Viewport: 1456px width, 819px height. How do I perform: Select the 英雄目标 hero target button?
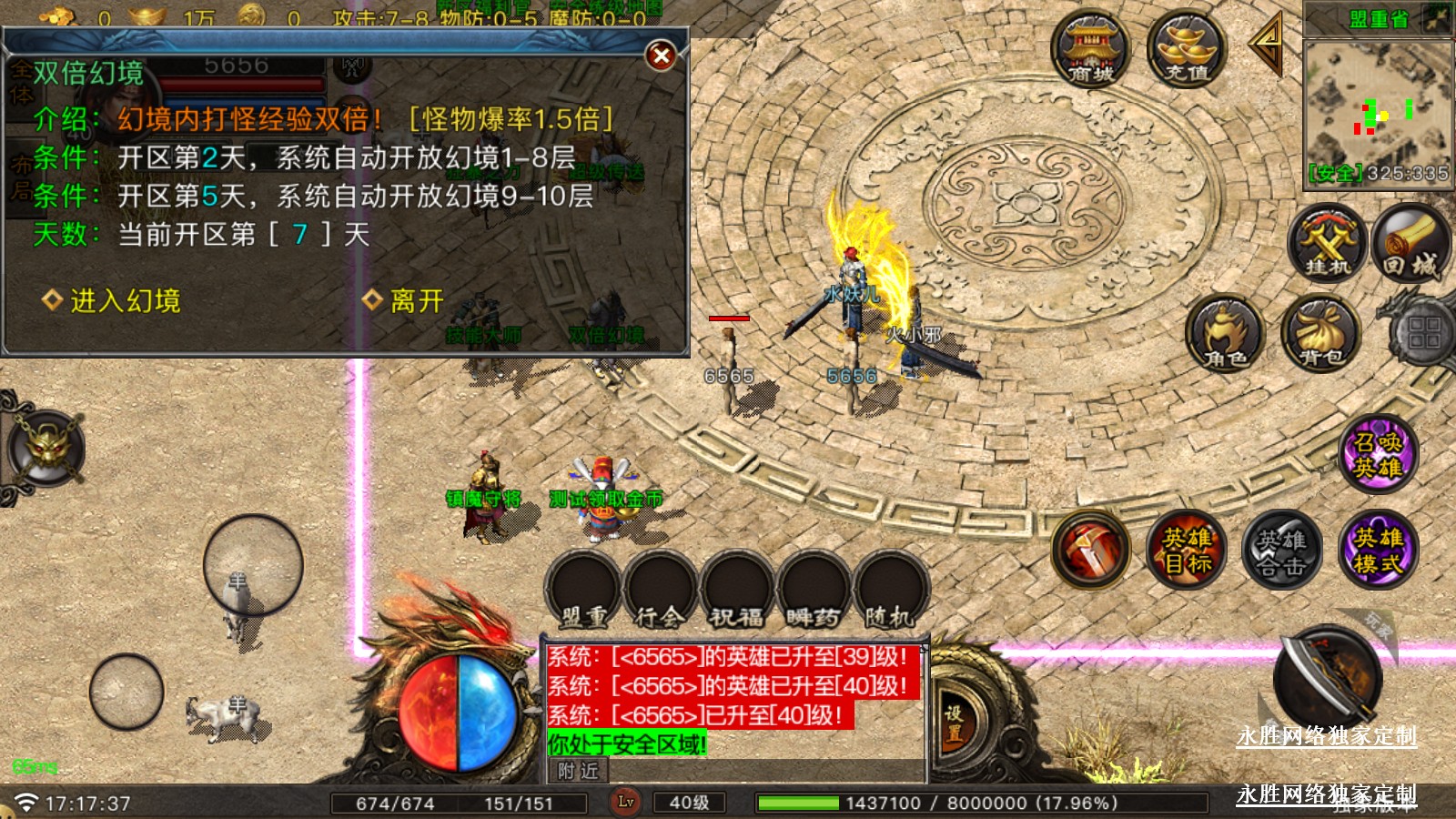[1187, 550]
